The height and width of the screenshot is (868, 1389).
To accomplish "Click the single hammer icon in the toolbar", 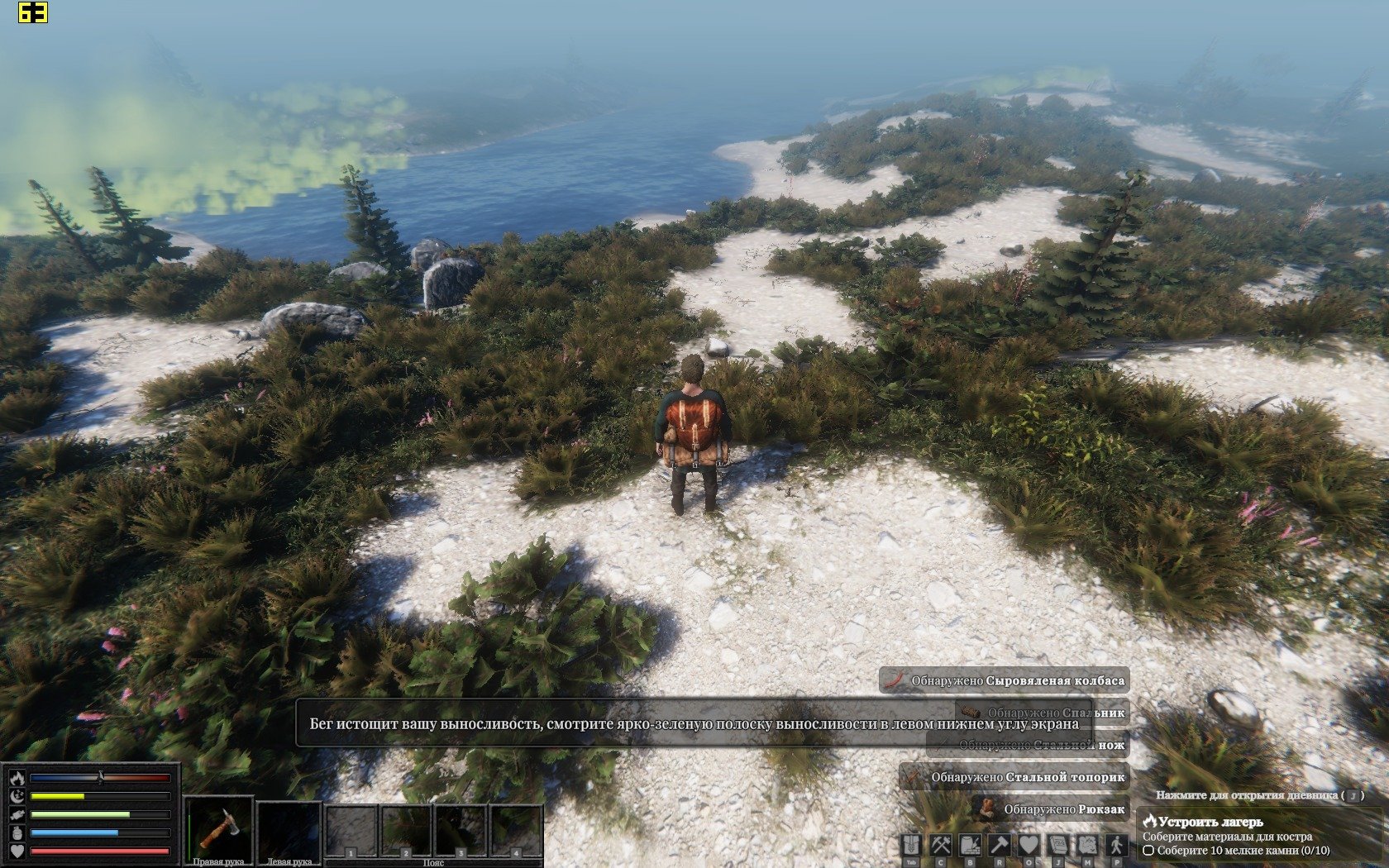I will 999,845.
